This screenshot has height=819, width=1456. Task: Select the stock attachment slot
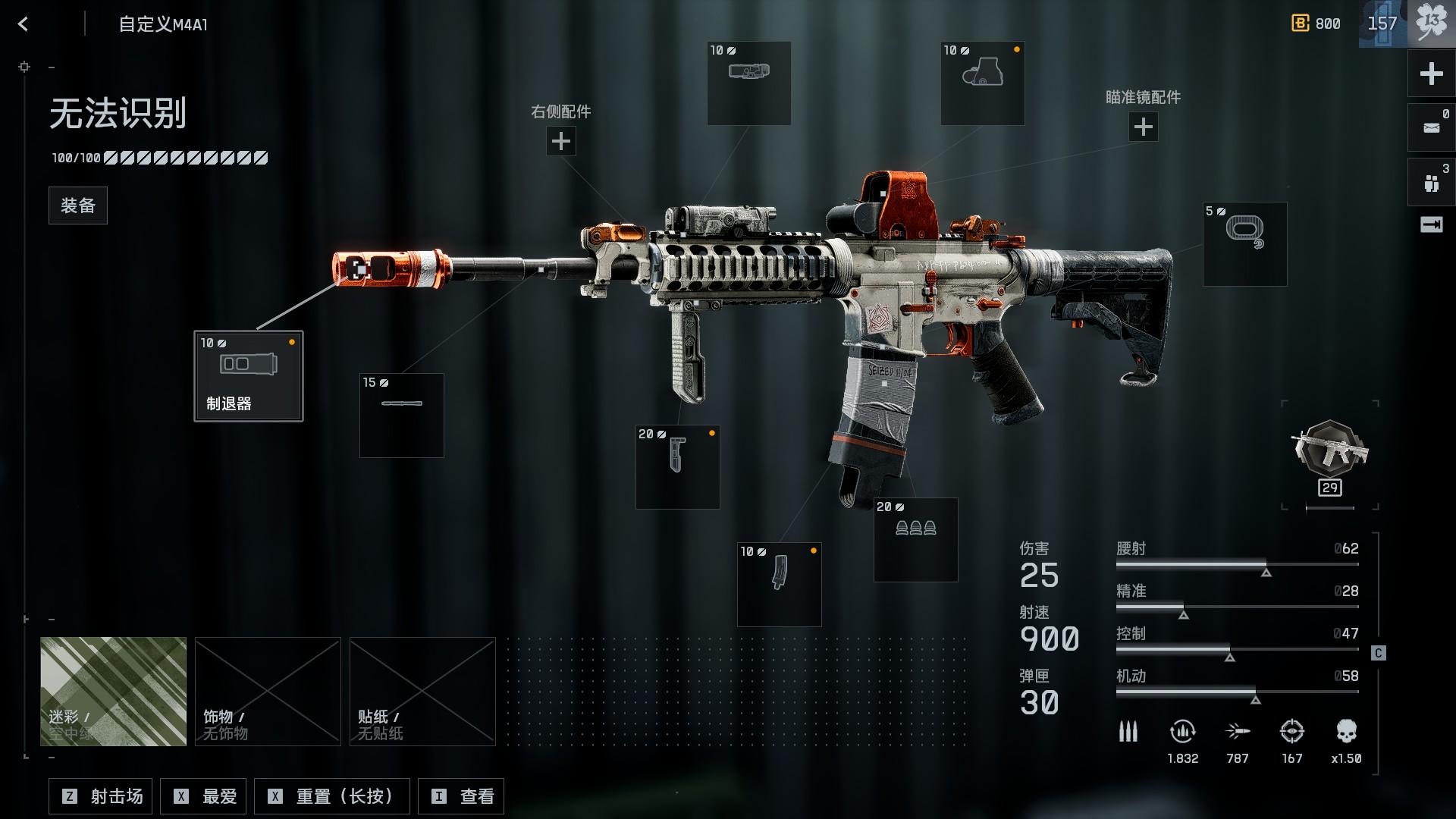pyautogui.click(x=1244, y=243)
